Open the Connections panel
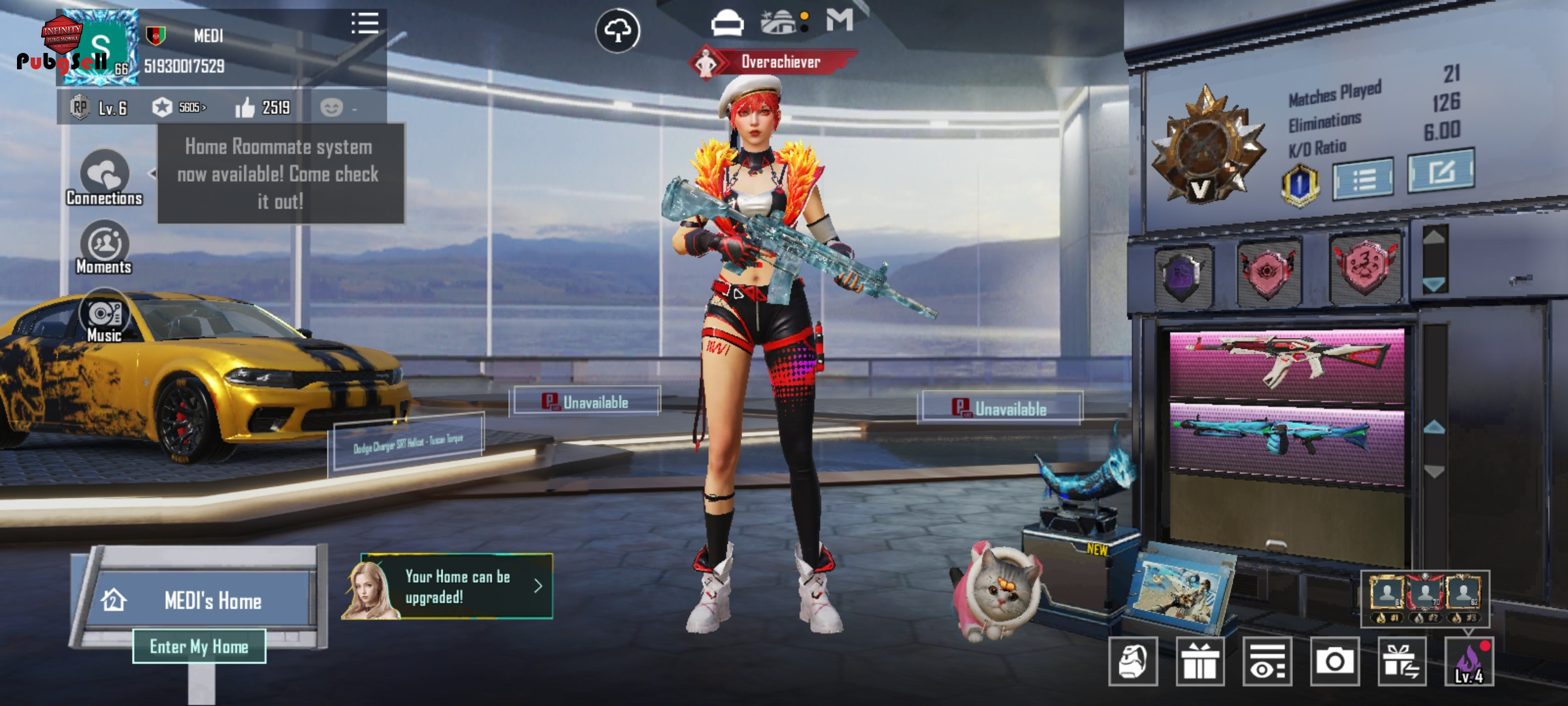The width and height of the screenshot is (1568, 706). pos(105,178)
